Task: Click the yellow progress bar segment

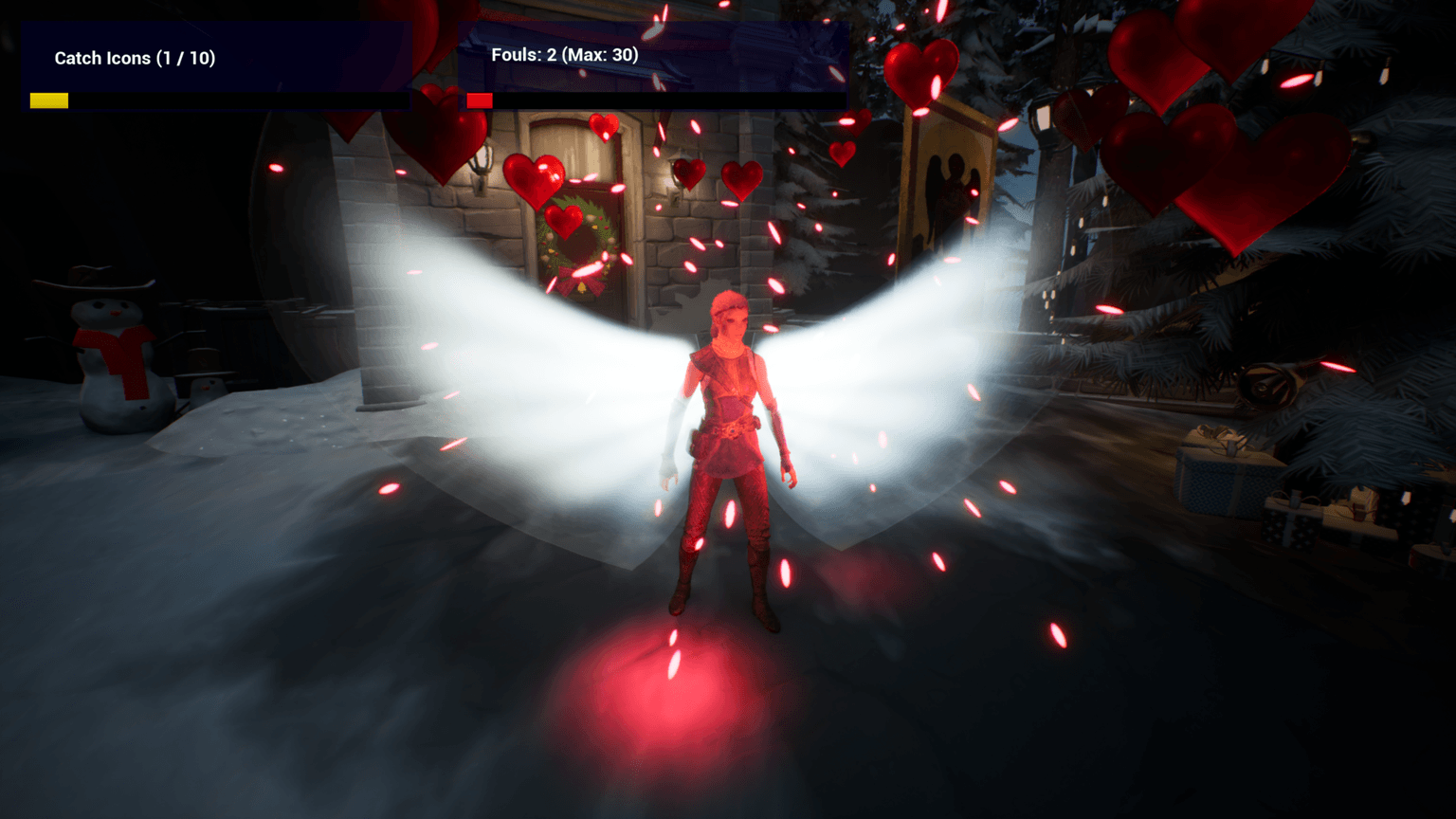Action: (x=47, y=99)
